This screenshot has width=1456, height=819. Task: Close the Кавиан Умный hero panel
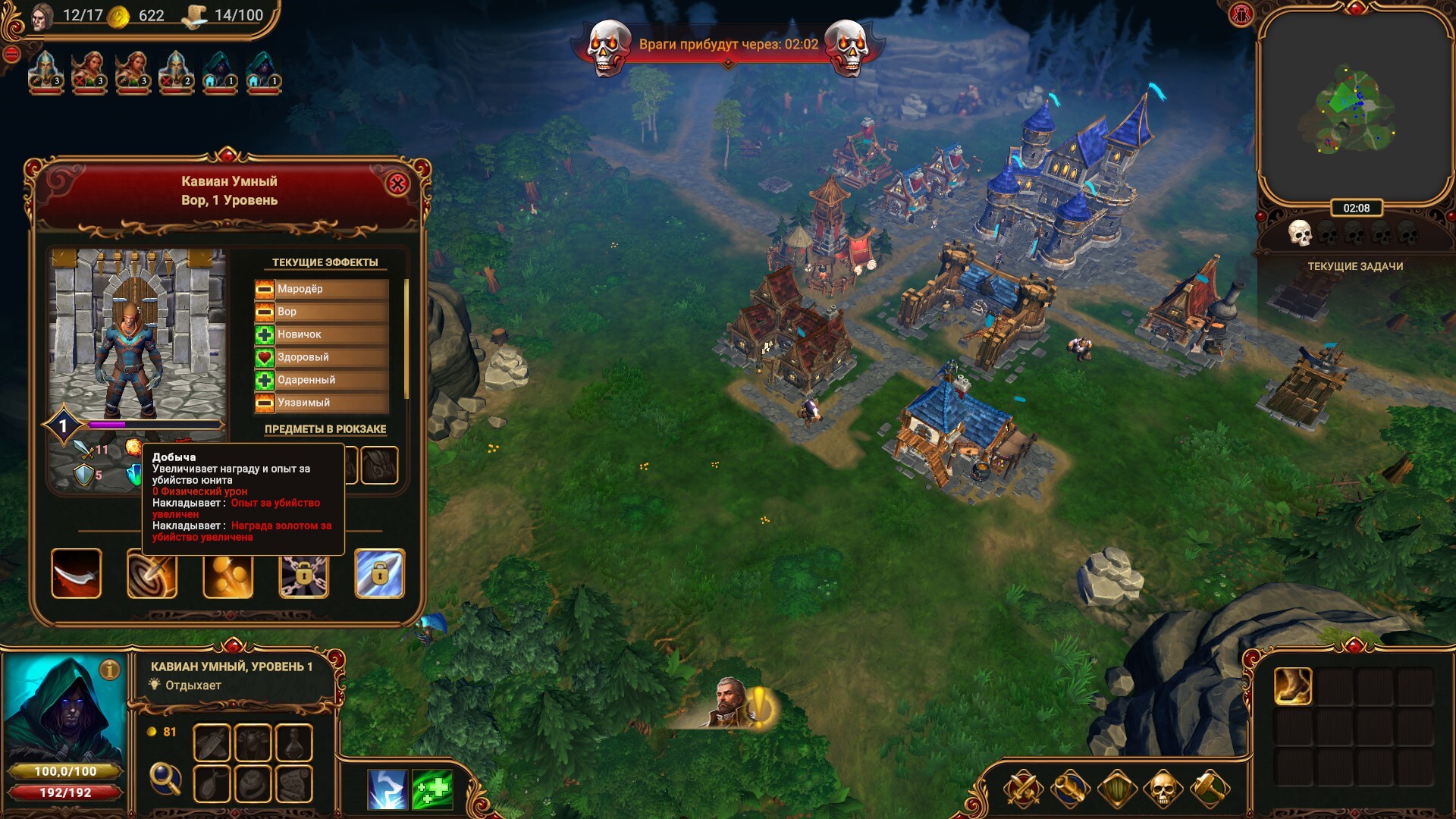click(x=397, y=184)
